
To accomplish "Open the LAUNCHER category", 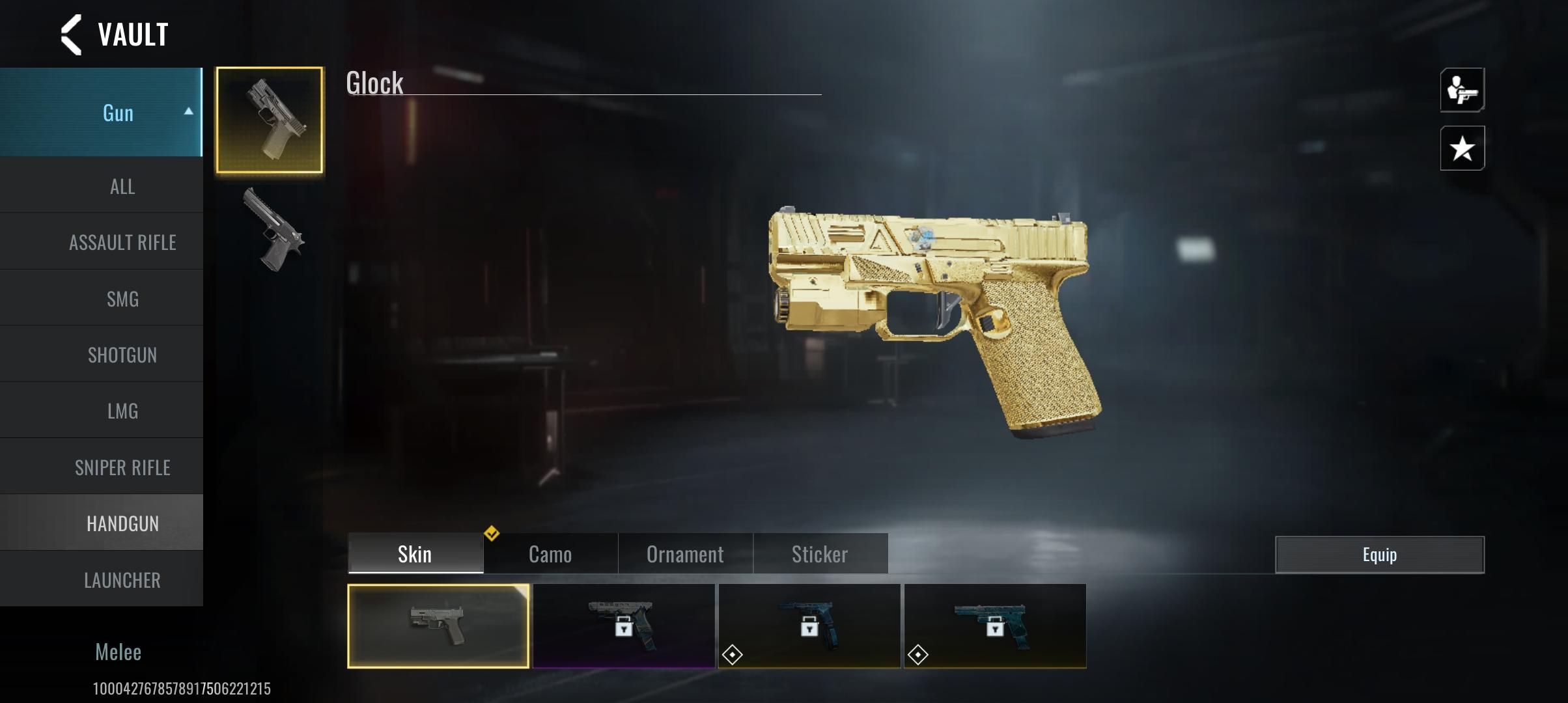I will (122, 580).
